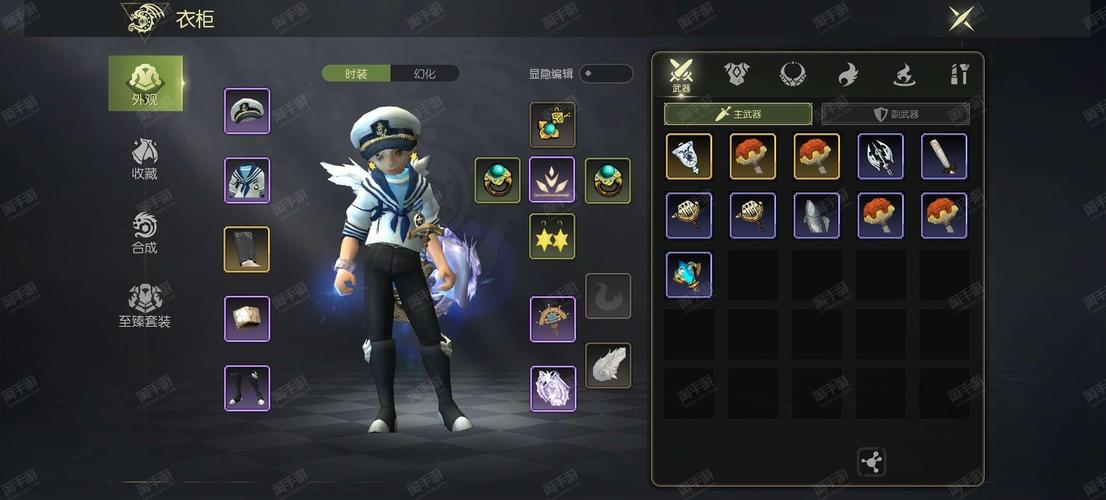Switch to the 幻化 transmog tab

click(425, 73)
